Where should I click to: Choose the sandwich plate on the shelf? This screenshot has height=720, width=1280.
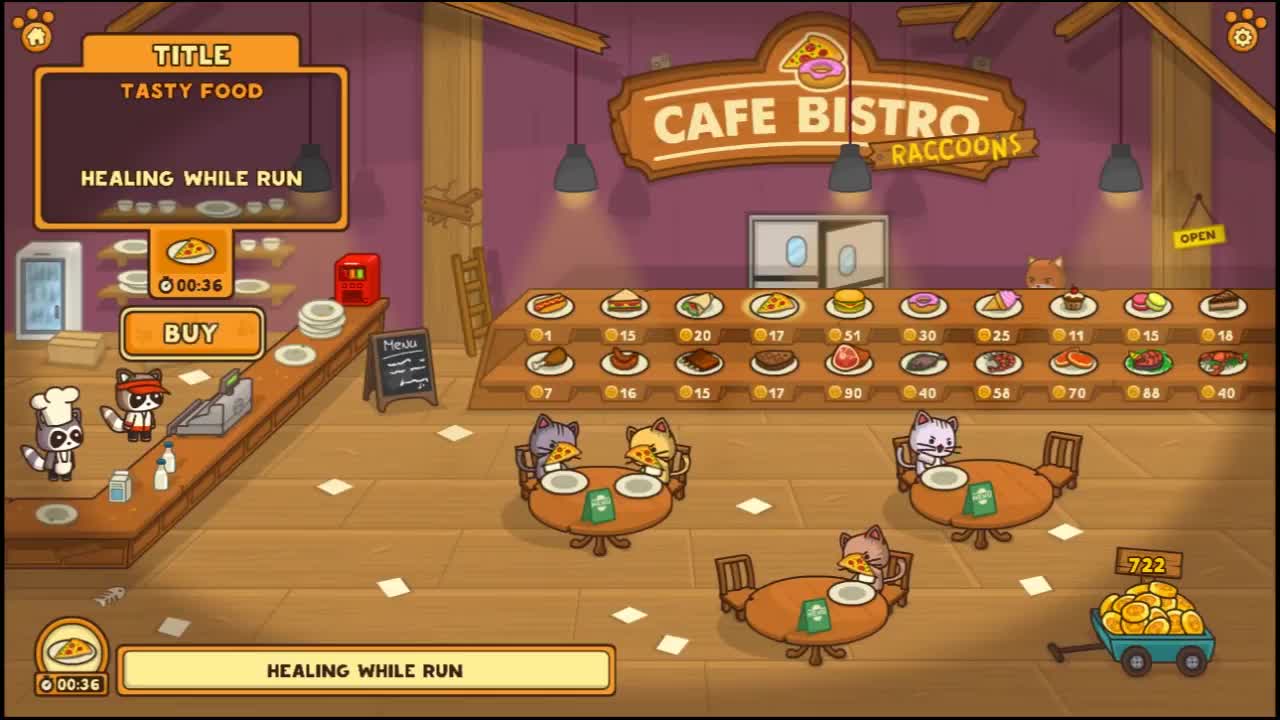click(x=624, y=304)
